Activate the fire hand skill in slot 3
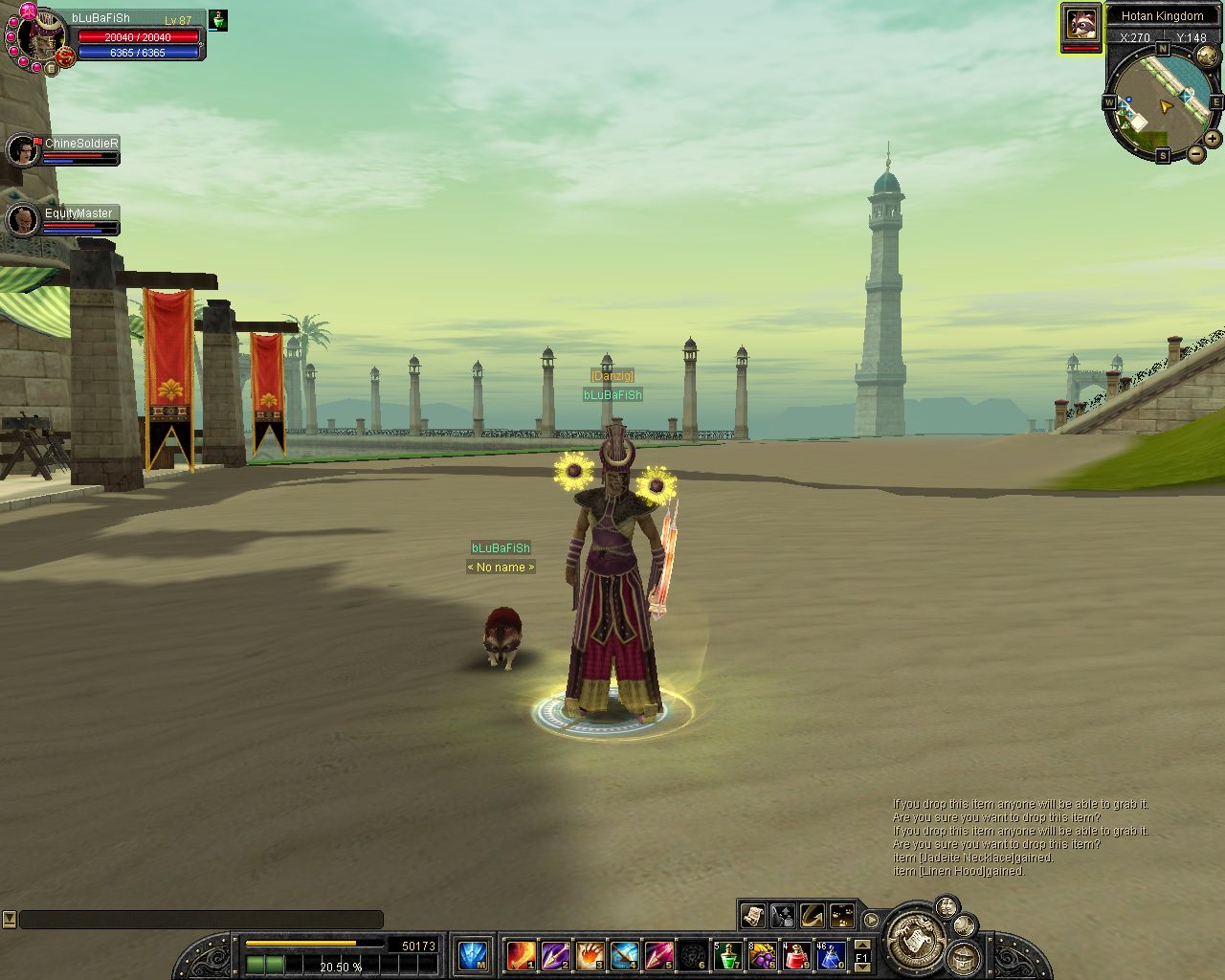1225x980 pixels. (x=590, y=955)
